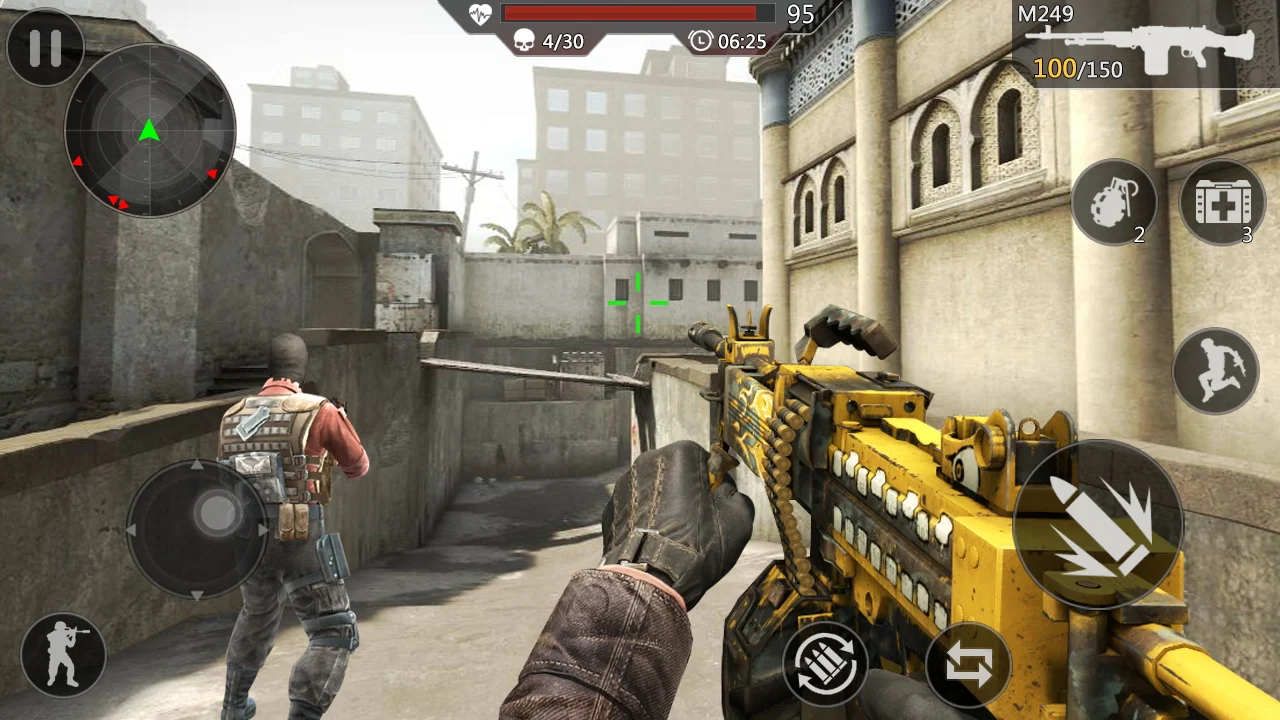Crouch using the prone soldier icon

(x=62, y=655)
